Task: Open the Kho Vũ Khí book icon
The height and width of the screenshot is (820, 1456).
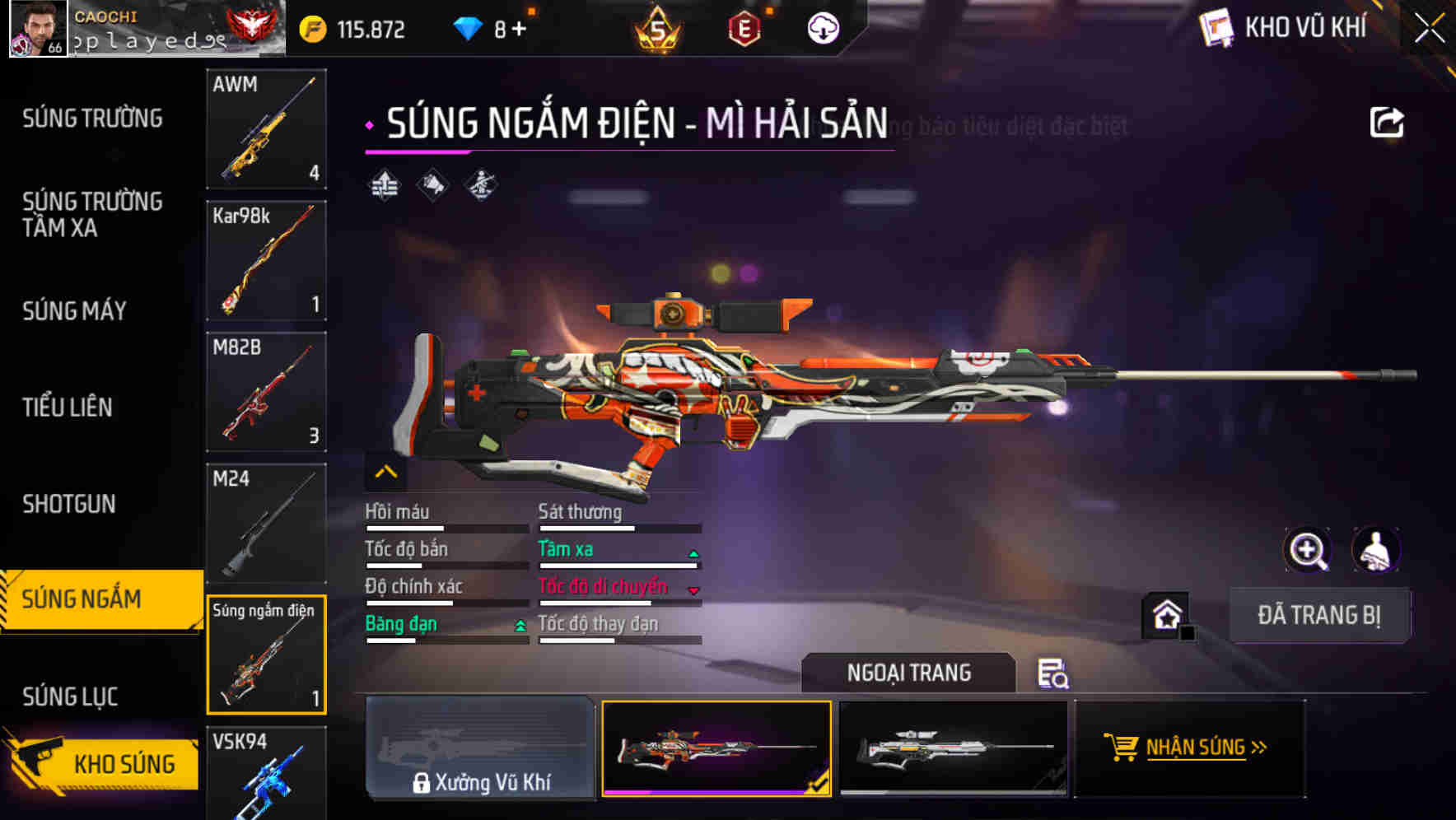Action: (1215, 27)
